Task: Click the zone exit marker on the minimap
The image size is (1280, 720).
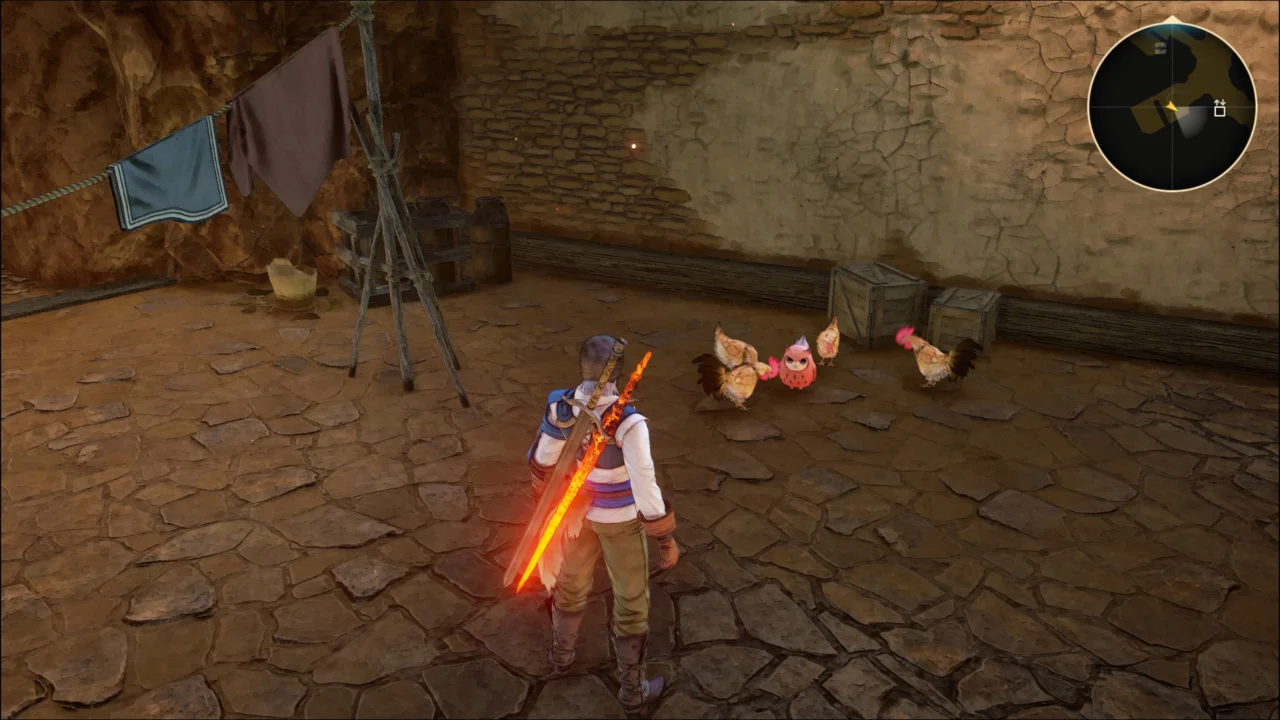Action: (1220, 108)
